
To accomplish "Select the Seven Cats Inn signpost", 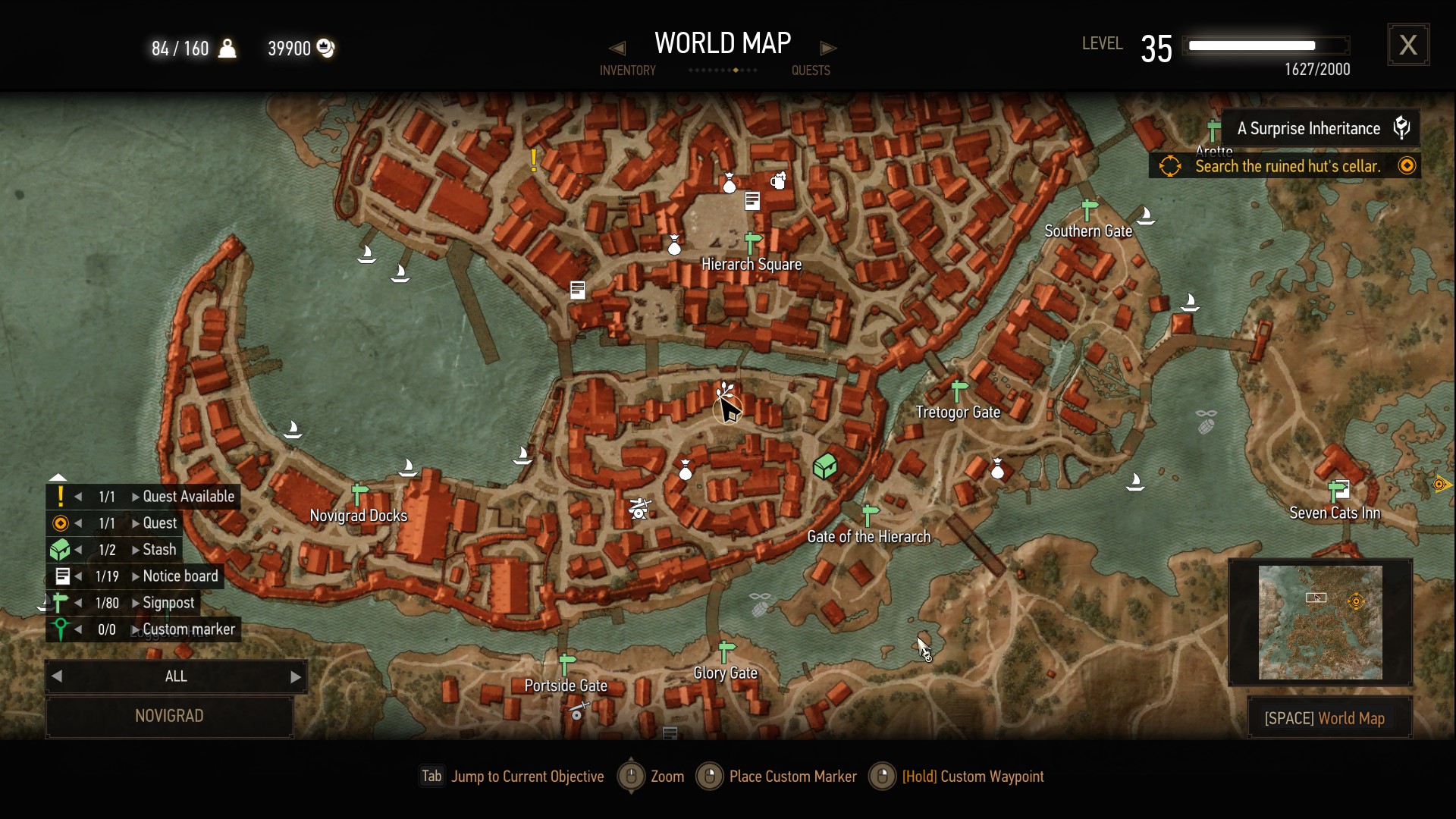I will 1338,491.
